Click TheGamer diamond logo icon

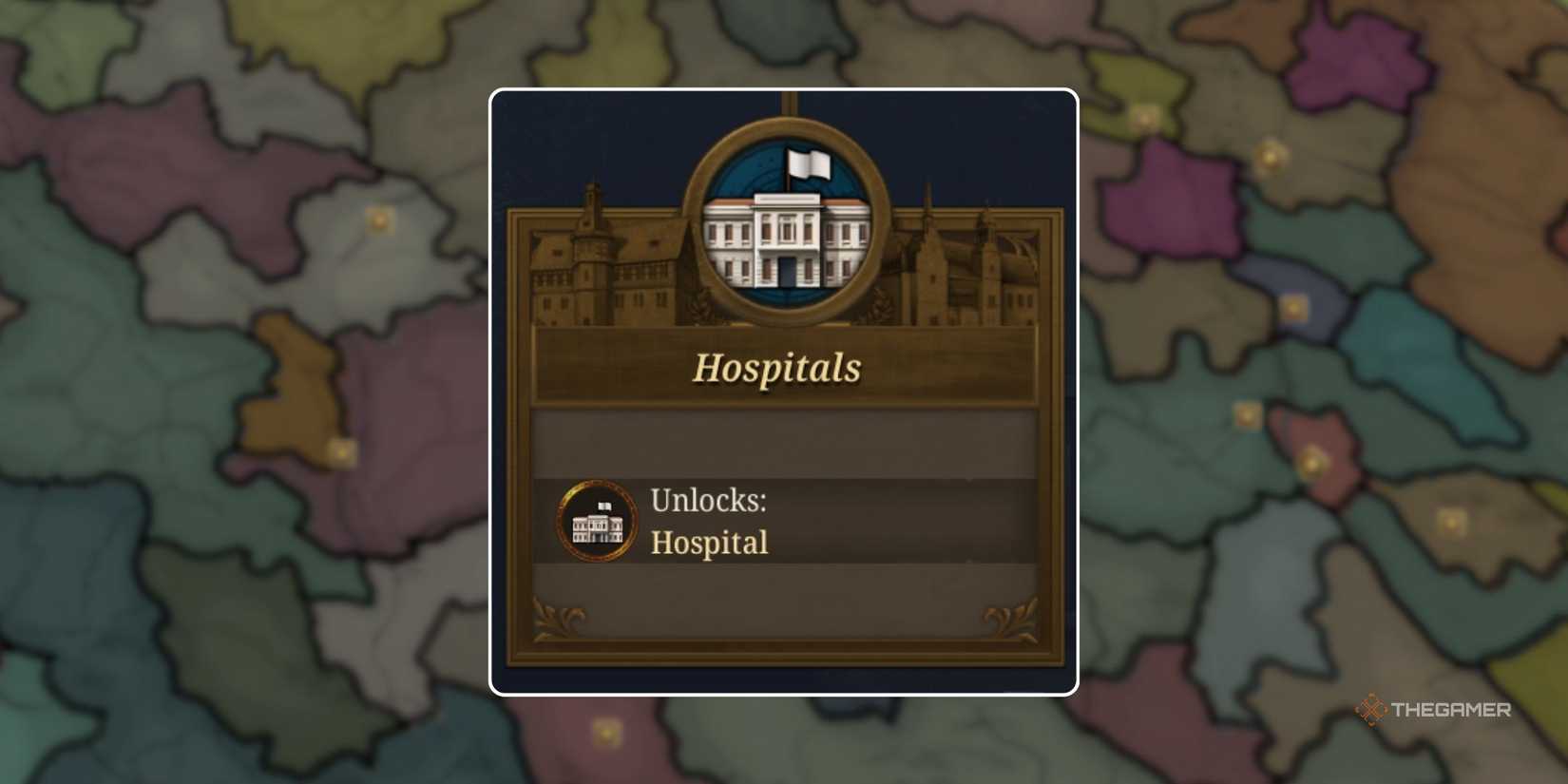coord(1368,708)
